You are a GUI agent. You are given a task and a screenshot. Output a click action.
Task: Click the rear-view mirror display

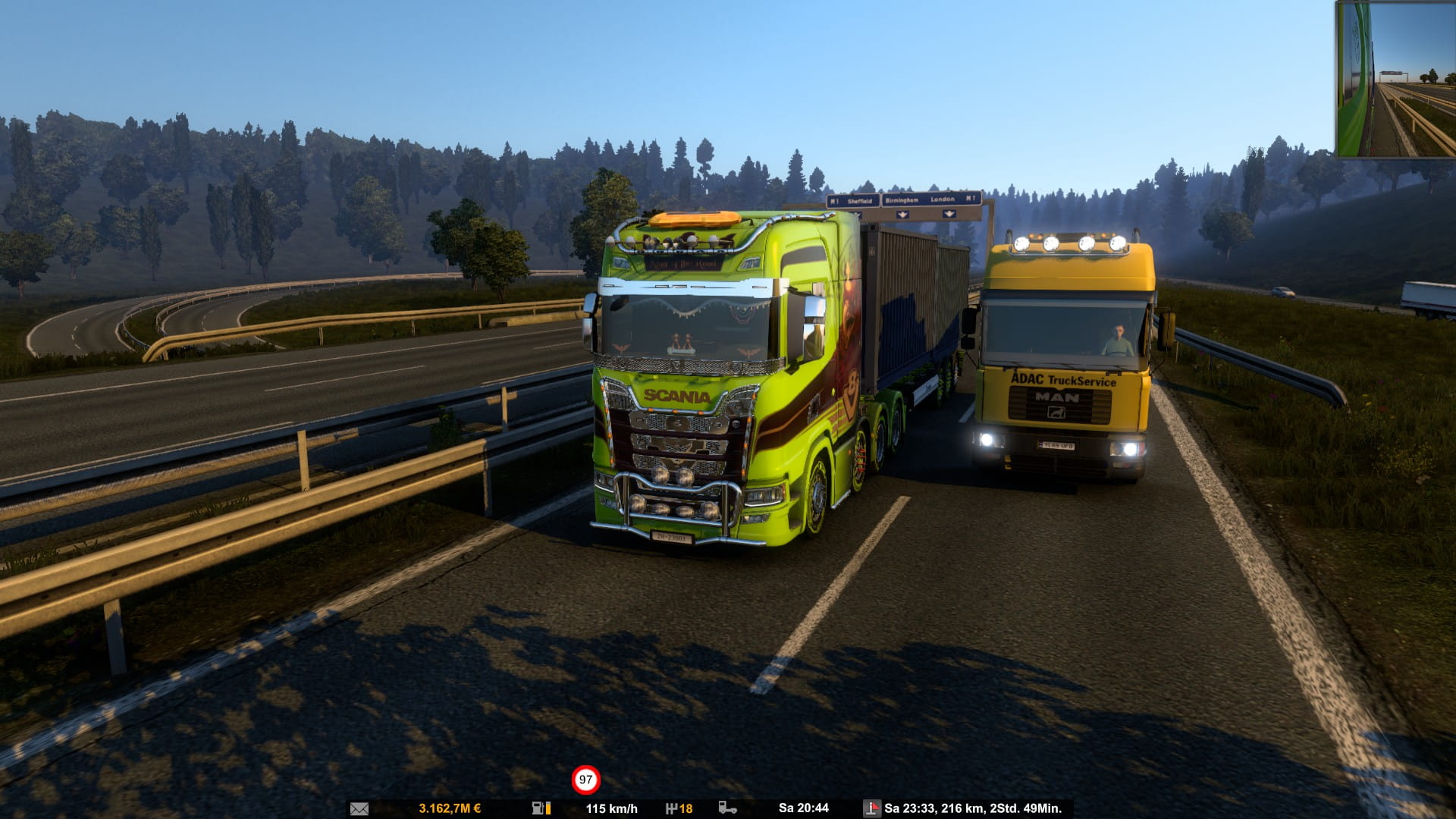[1395, 79]
